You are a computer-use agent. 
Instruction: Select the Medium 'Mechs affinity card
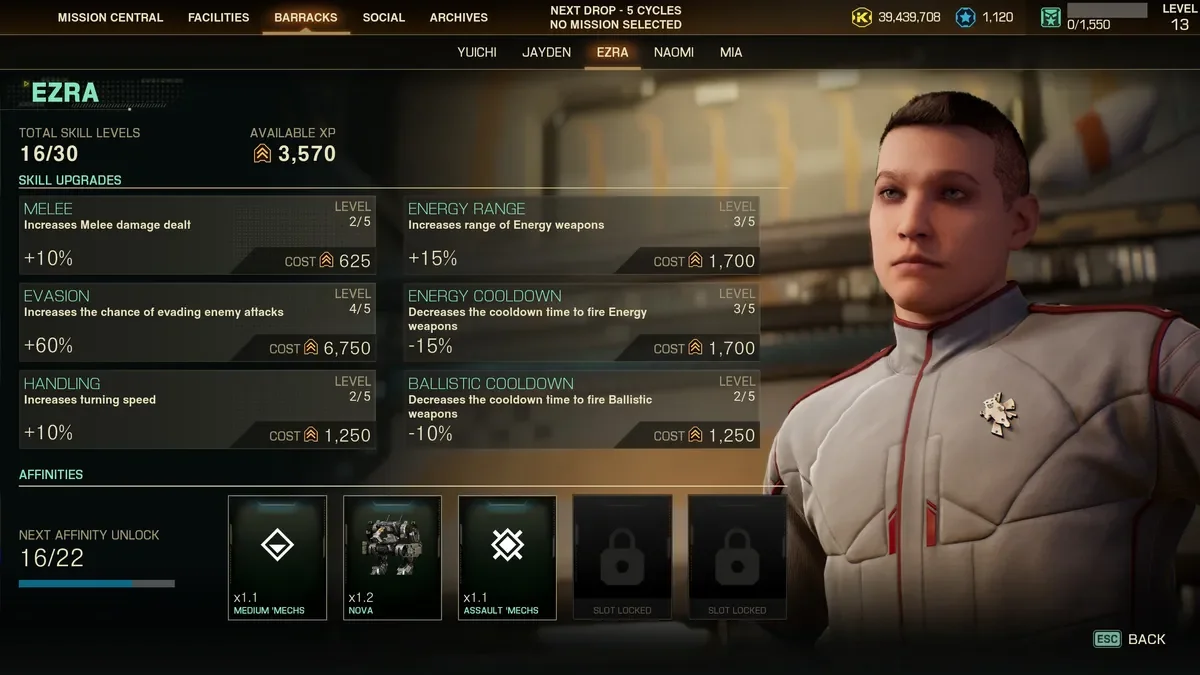(x=277, y=557)
